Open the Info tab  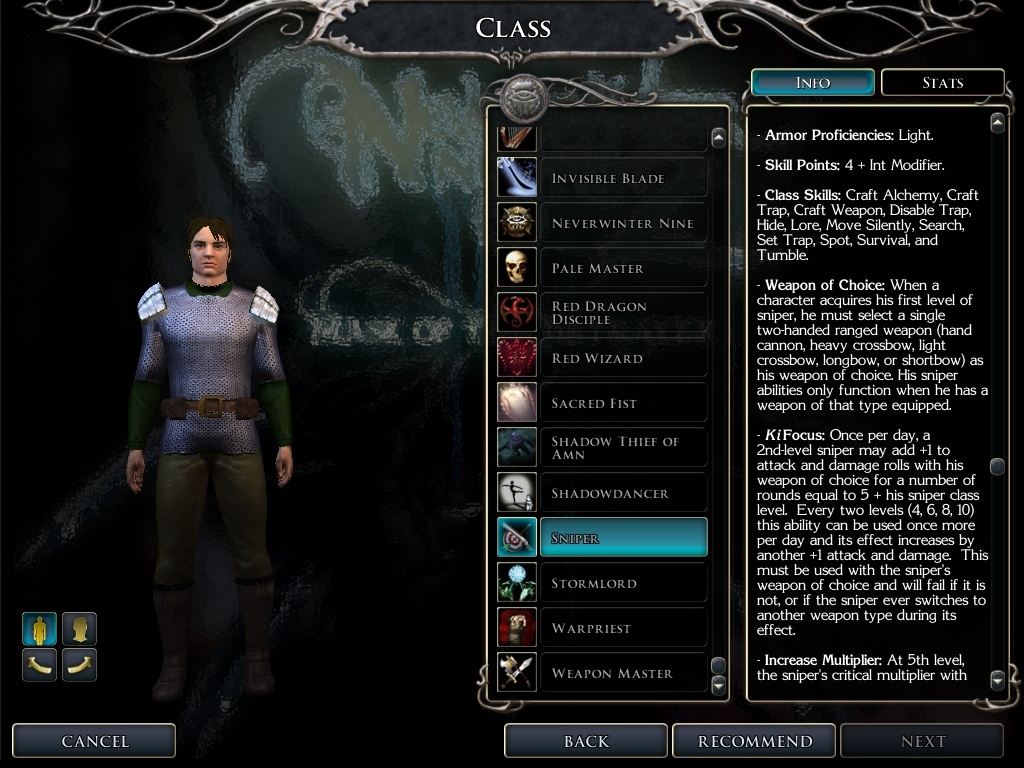click(x=812, y=83)
